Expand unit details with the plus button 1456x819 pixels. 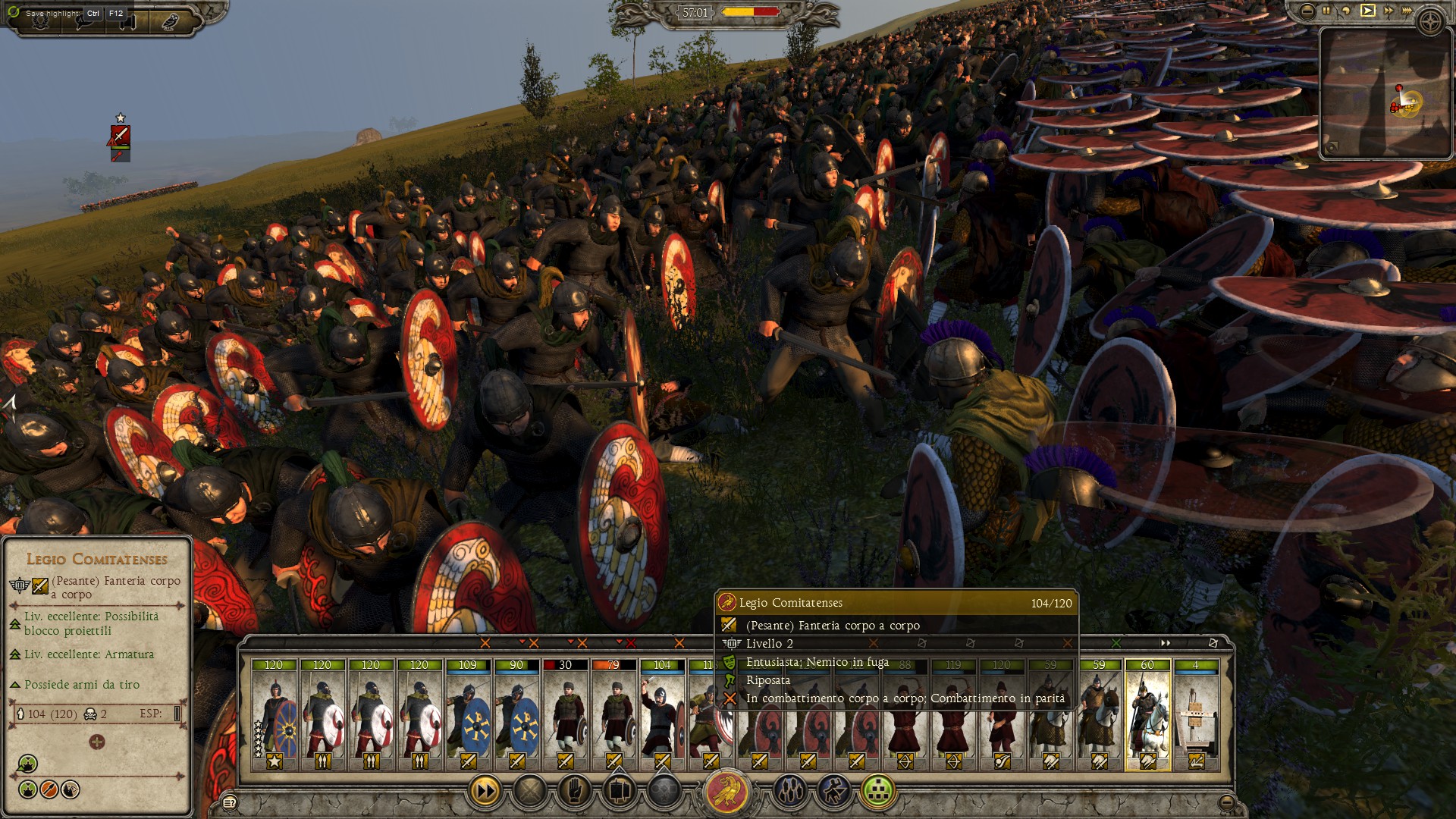pyautogui.click(x=96, y=742)
